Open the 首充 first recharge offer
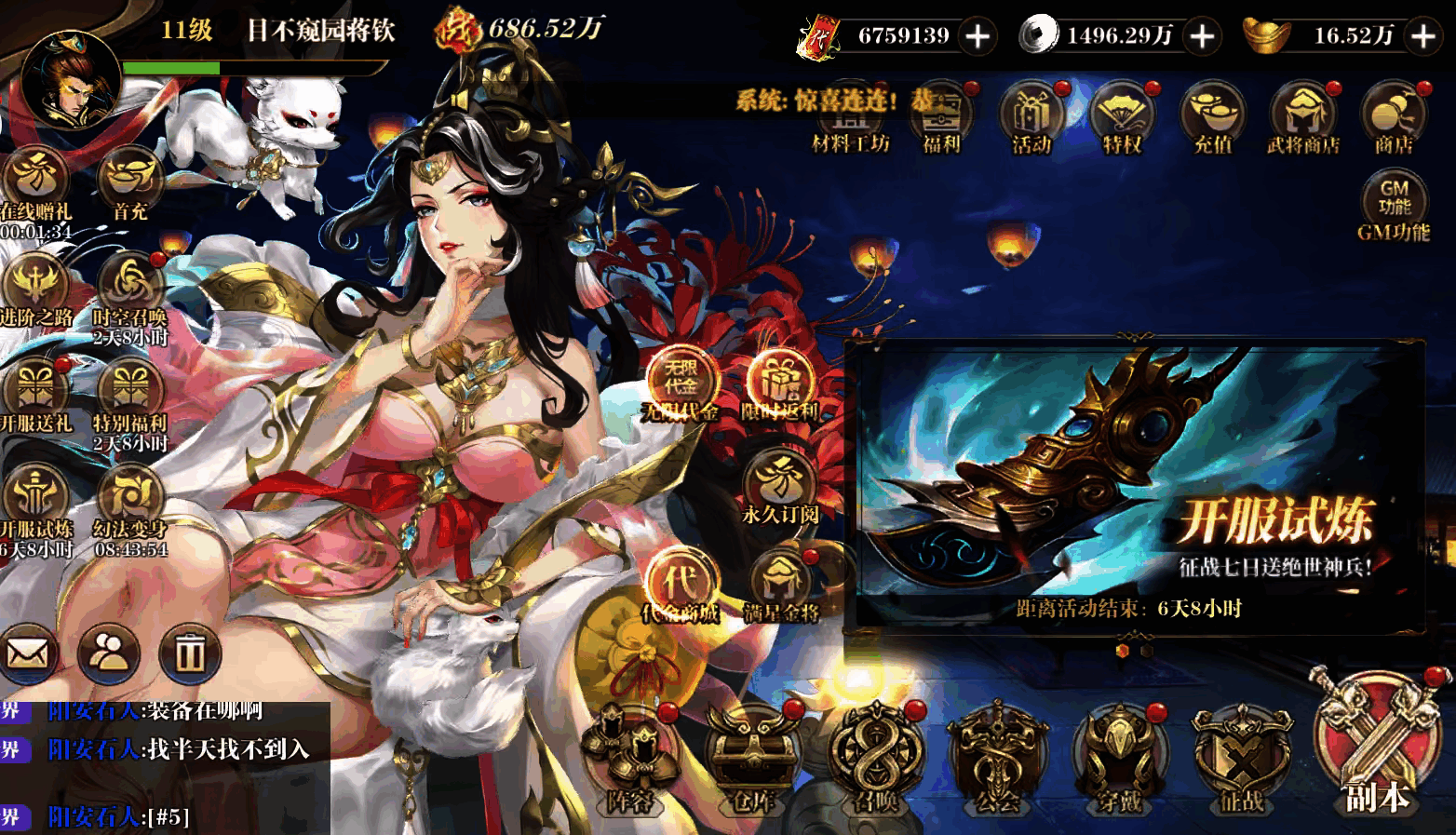Image resolution: width=1456 pixels, height=835 pixels. [x=129, y=182]
